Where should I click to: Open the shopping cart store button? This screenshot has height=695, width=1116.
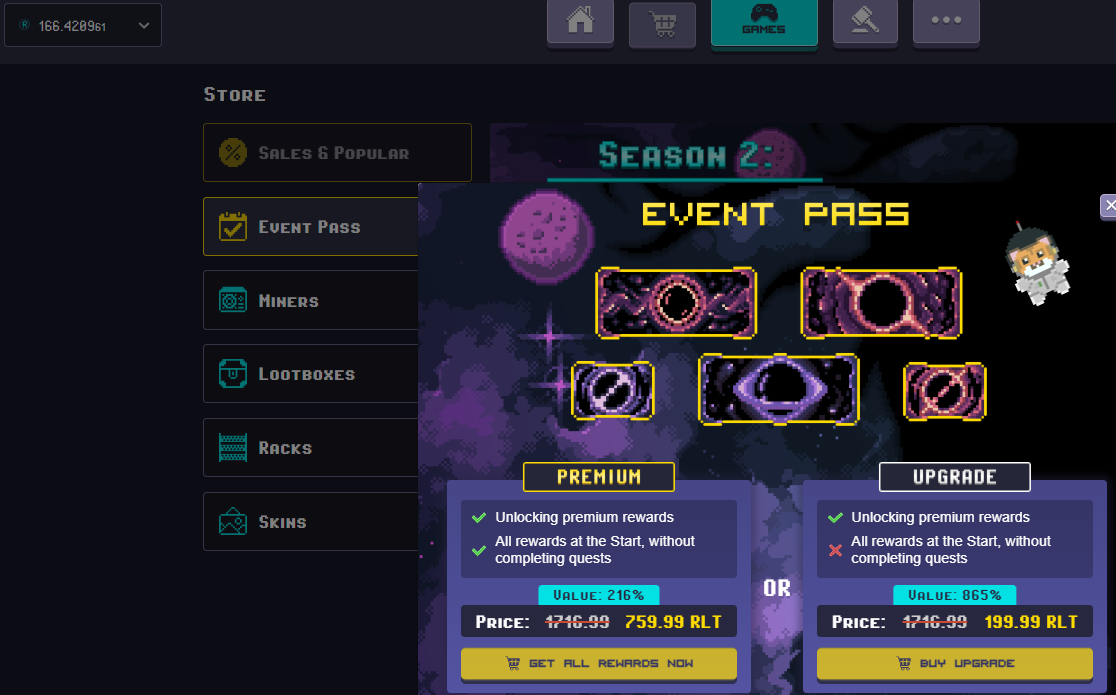[662, 24]
